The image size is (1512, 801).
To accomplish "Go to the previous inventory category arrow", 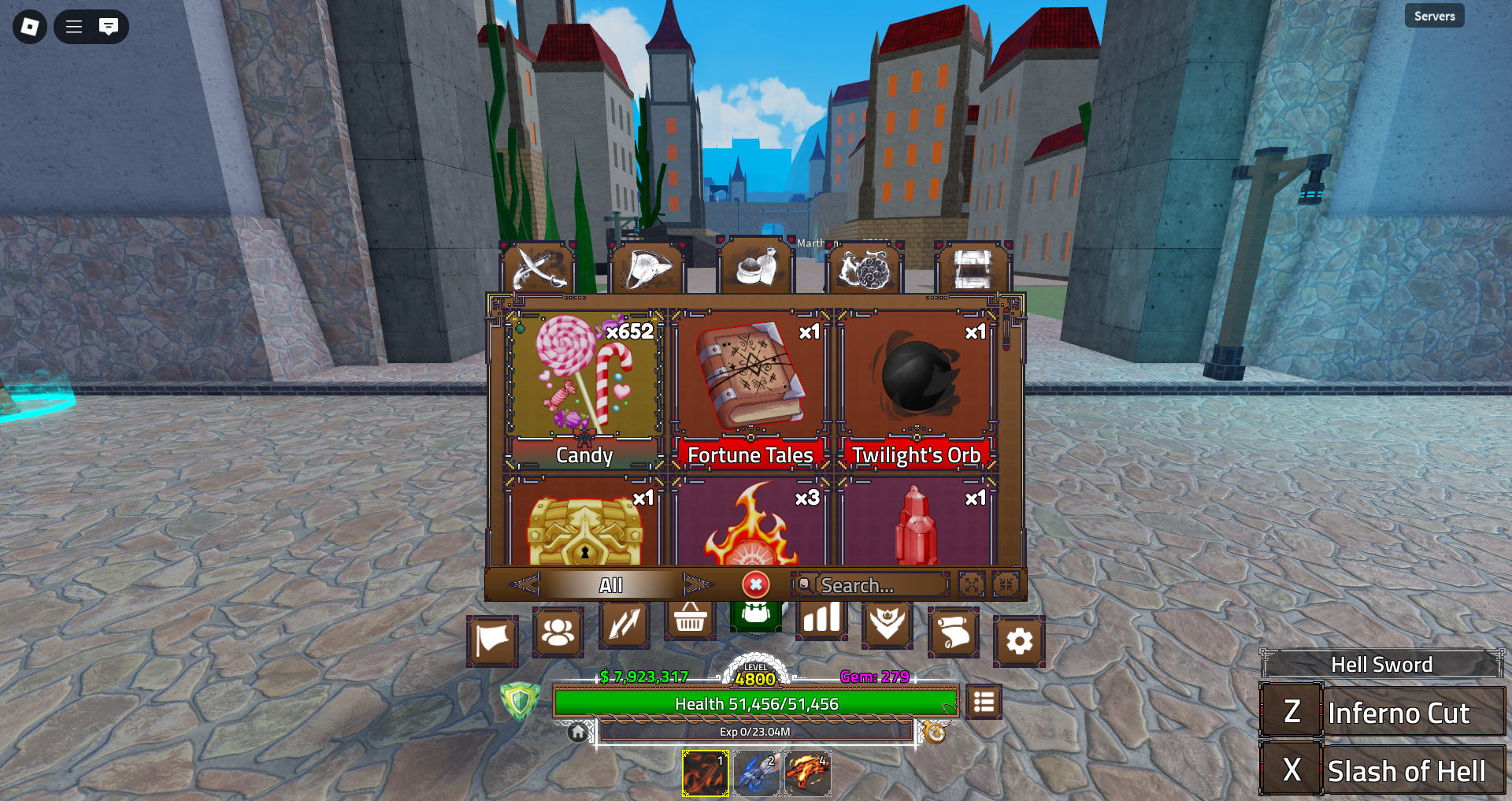I will point(524,584).
